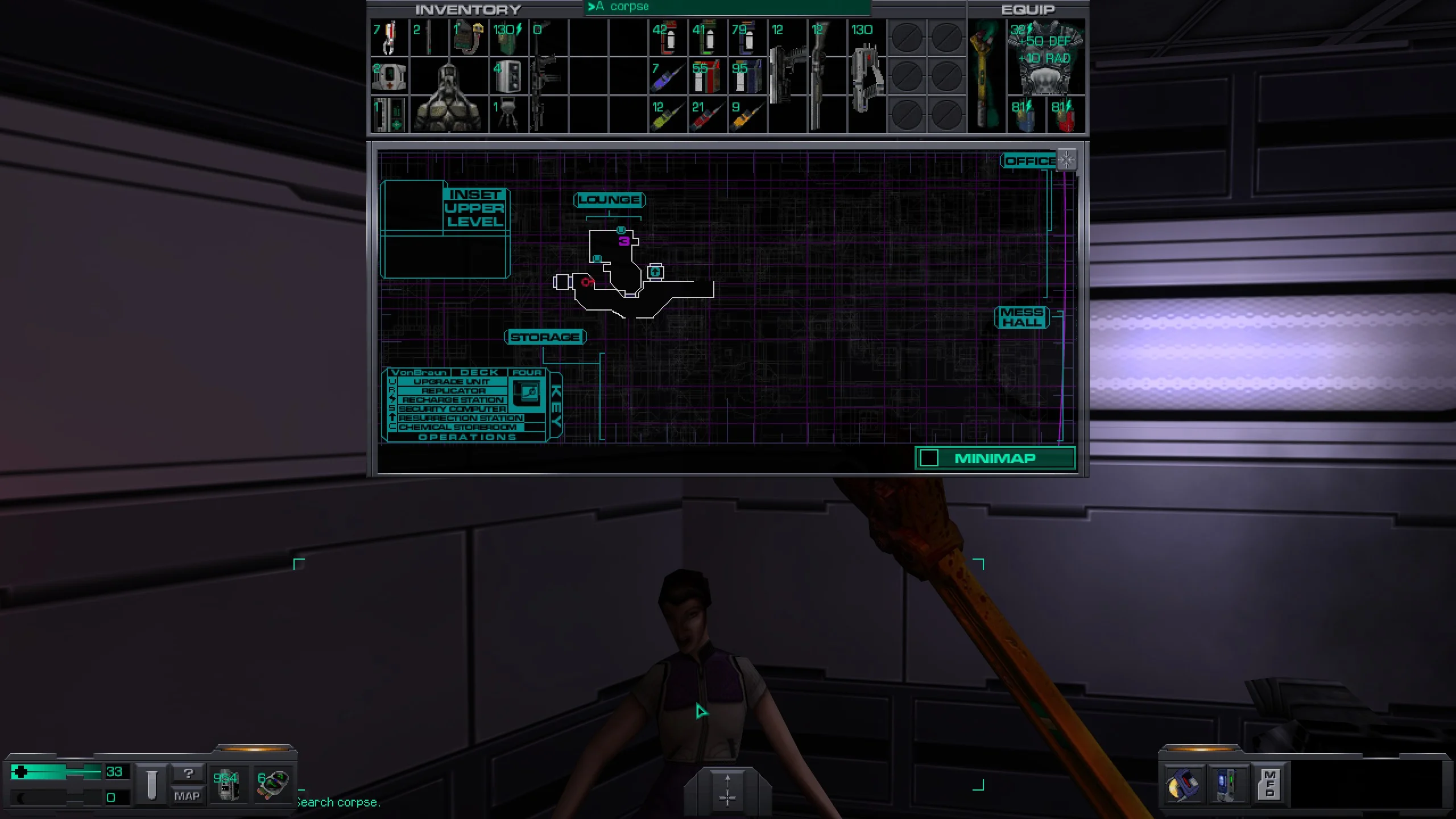This screenshot has width=1456, height=819.
Task: Open the MAP button on the HUD
Action: pyautogui.click(x=187, y=796)
